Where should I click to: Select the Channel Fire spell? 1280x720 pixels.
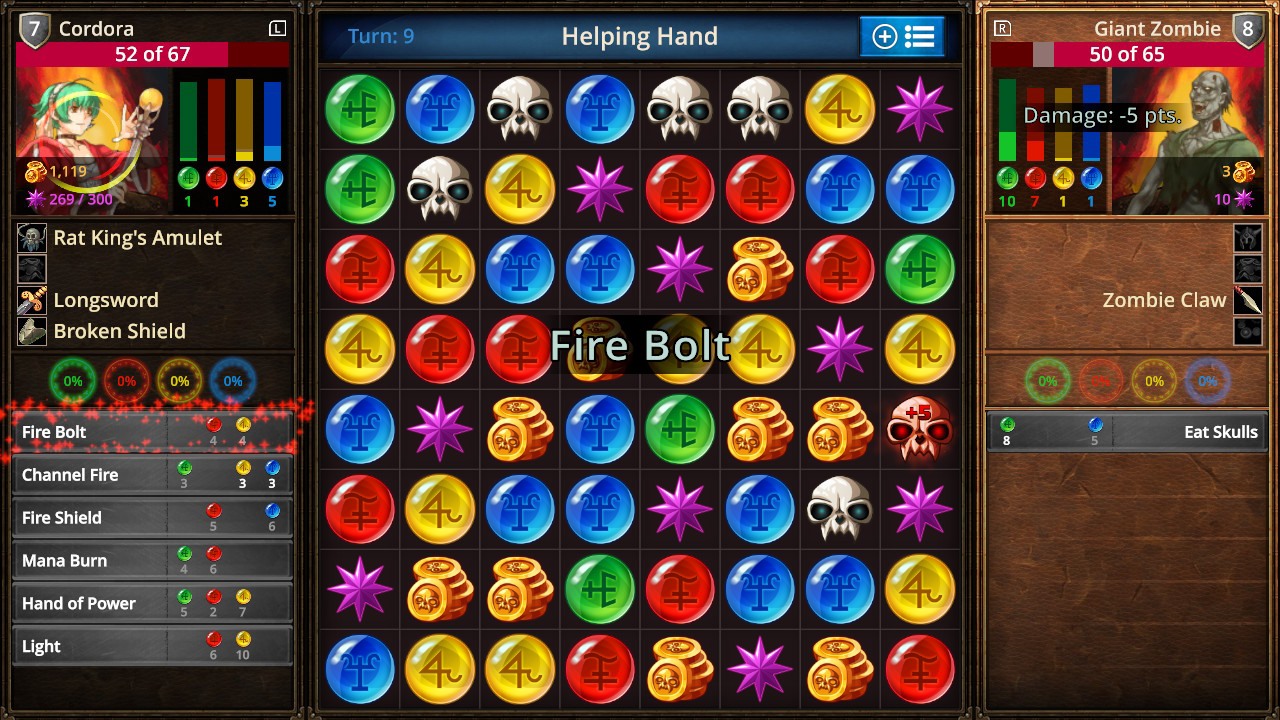pos(152,474)
